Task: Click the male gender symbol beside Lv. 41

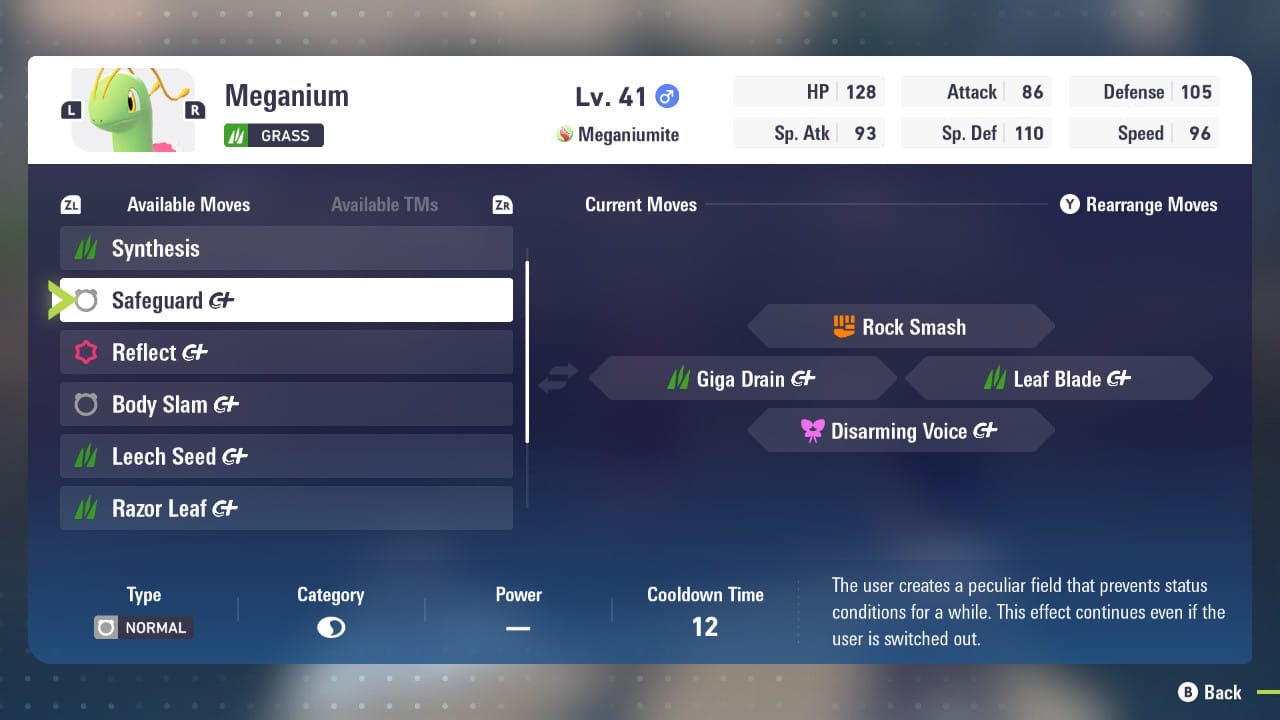Action: coord(667,96)
